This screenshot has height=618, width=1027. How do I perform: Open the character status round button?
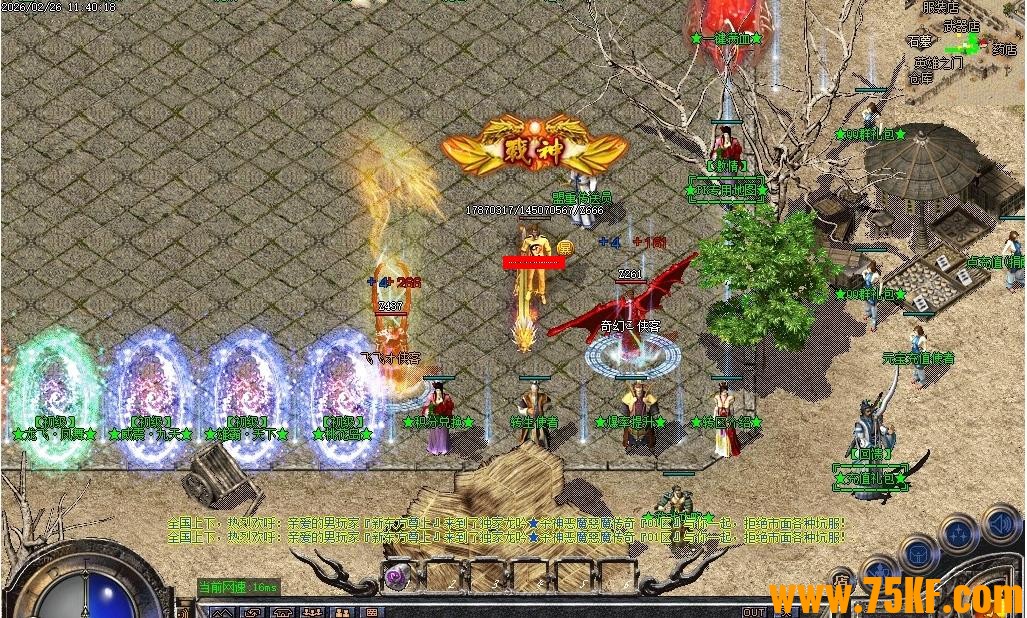tap(878, 572)
